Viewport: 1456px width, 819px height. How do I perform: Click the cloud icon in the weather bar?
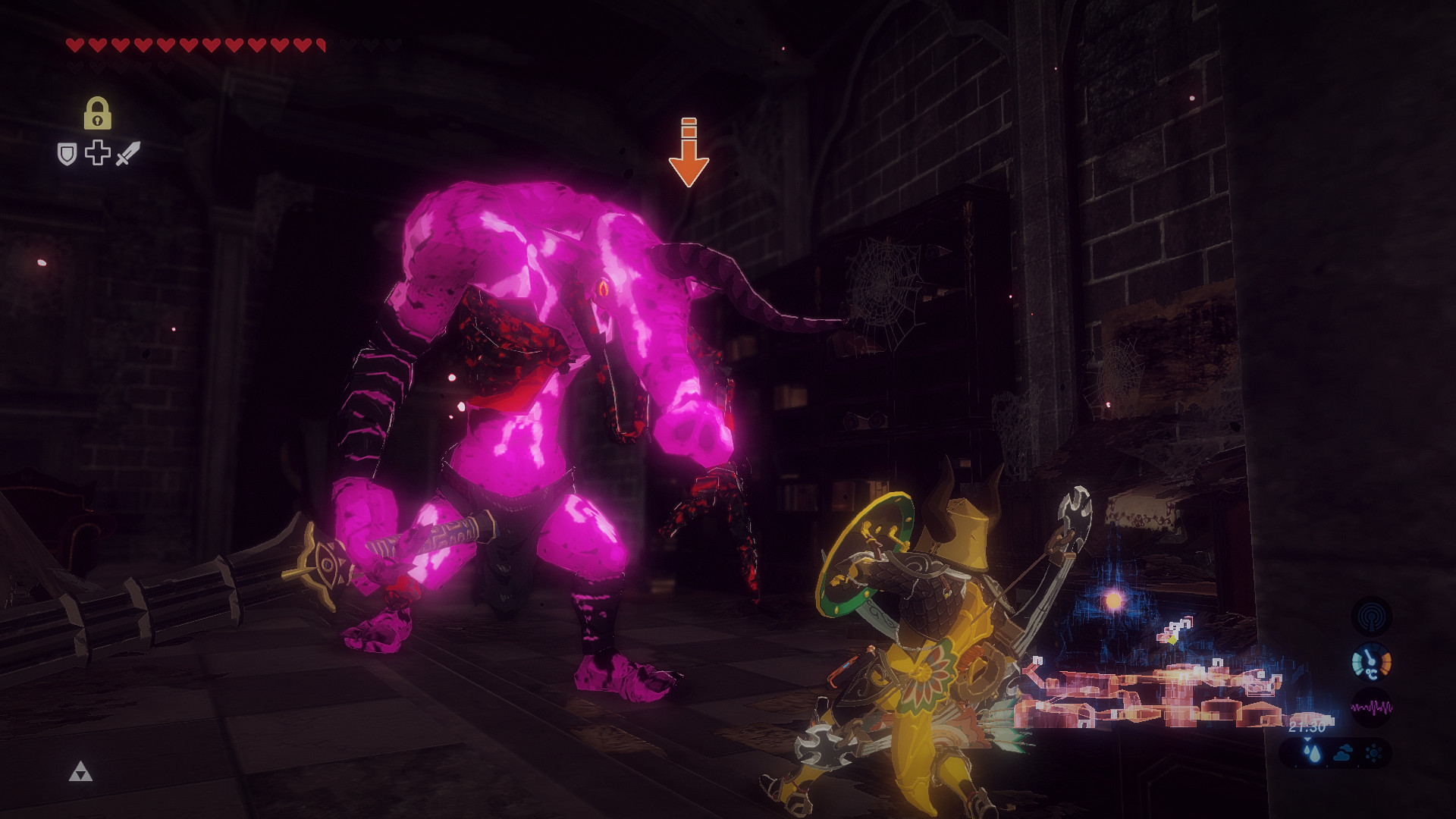click(x=1342, y=755)
